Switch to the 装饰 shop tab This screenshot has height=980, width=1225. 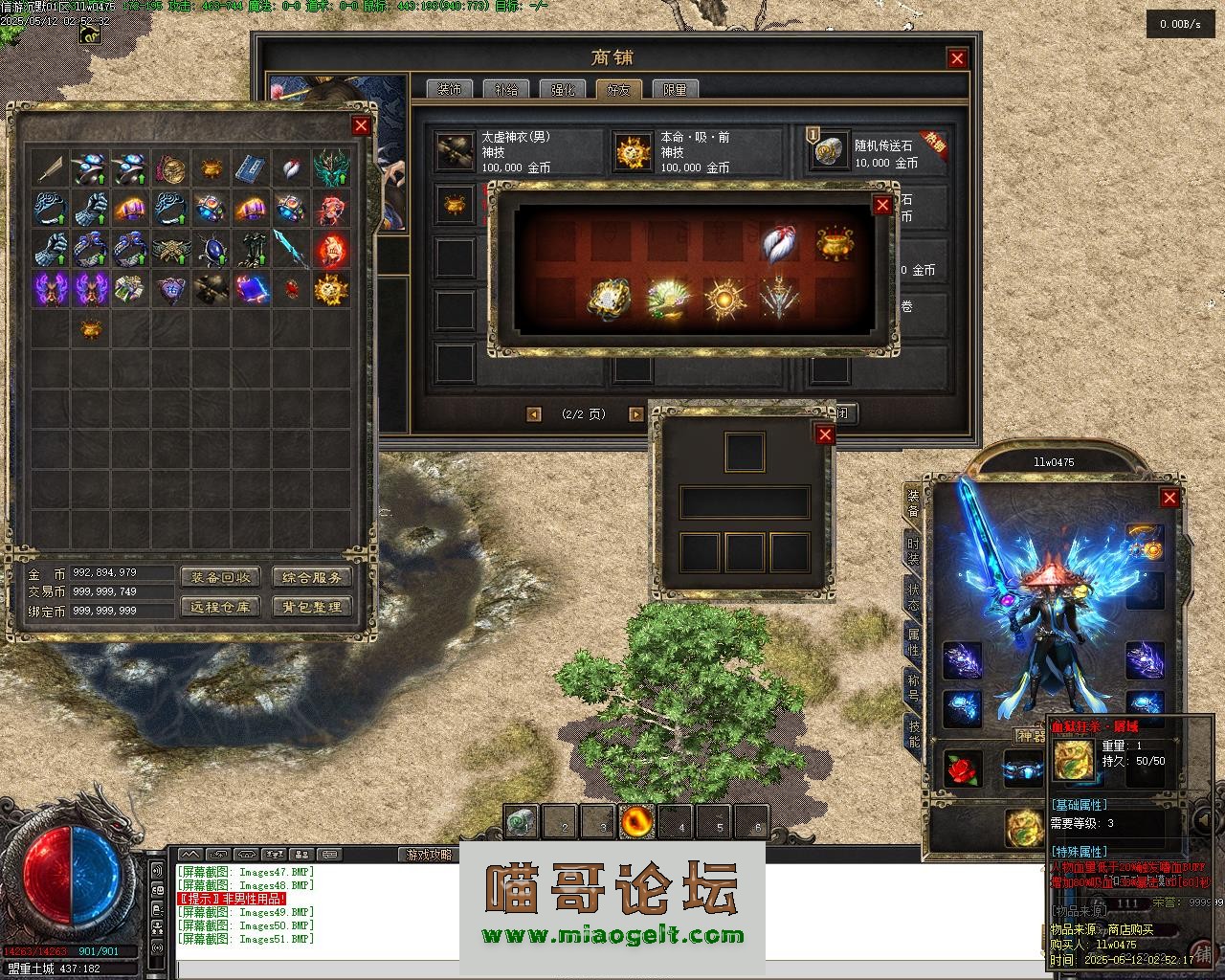(x=449, y=90)
